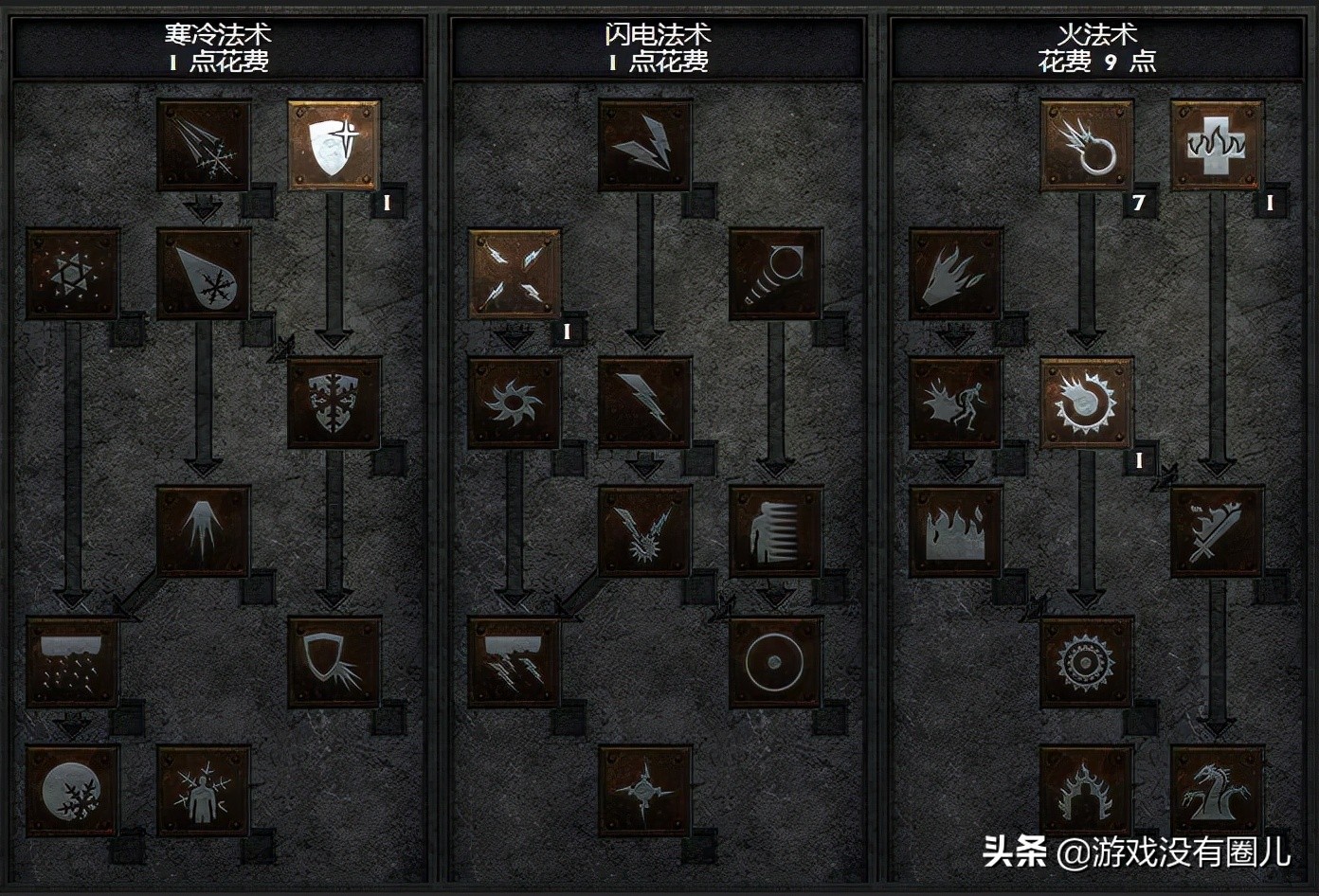1319x896 pixels.
Task: Click the level 7 badge on Fire Bolt
Action: tap(1140, 202)
